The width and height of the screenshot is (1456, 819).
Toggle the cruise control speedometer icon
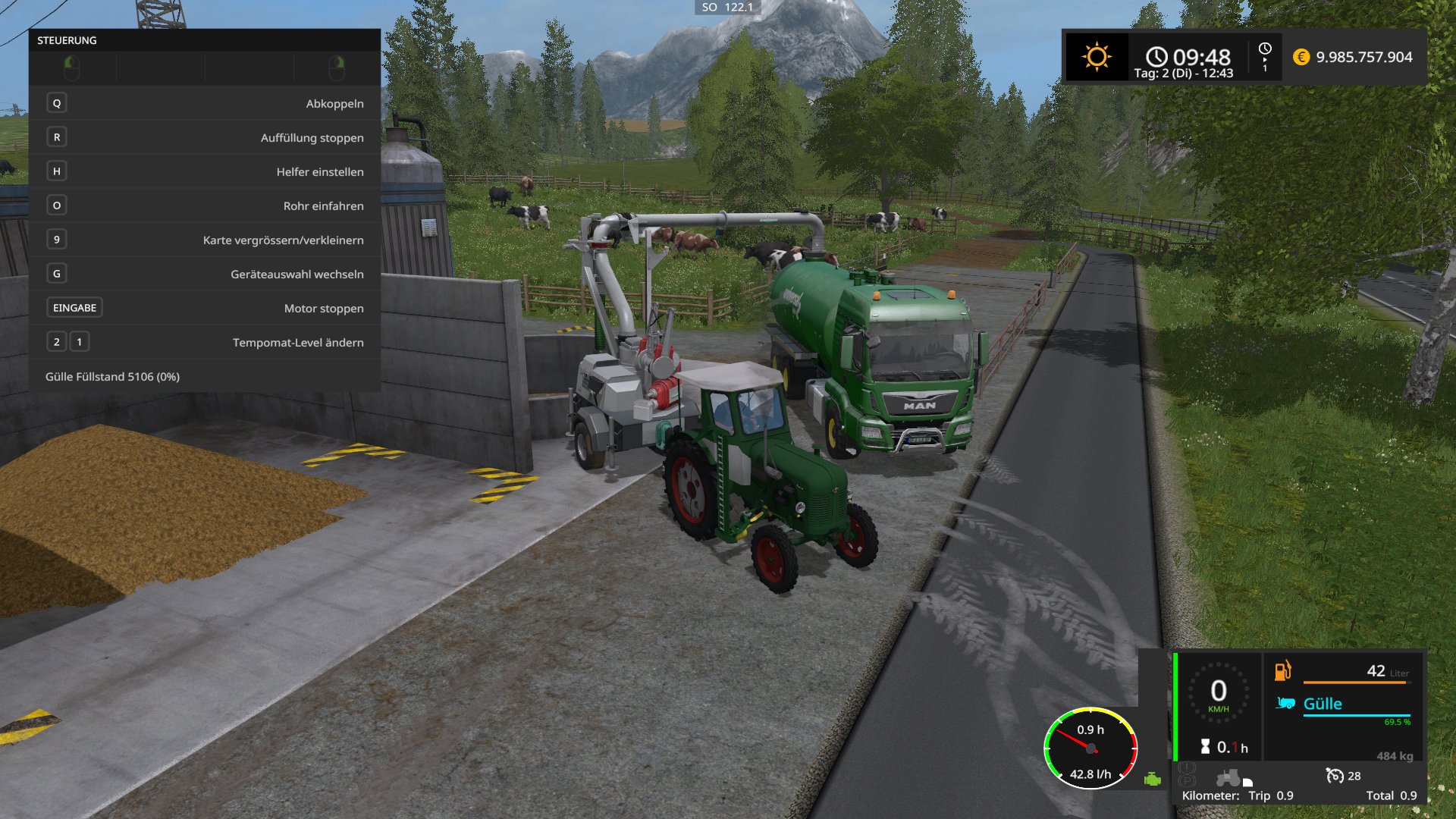coord(1334,775)
